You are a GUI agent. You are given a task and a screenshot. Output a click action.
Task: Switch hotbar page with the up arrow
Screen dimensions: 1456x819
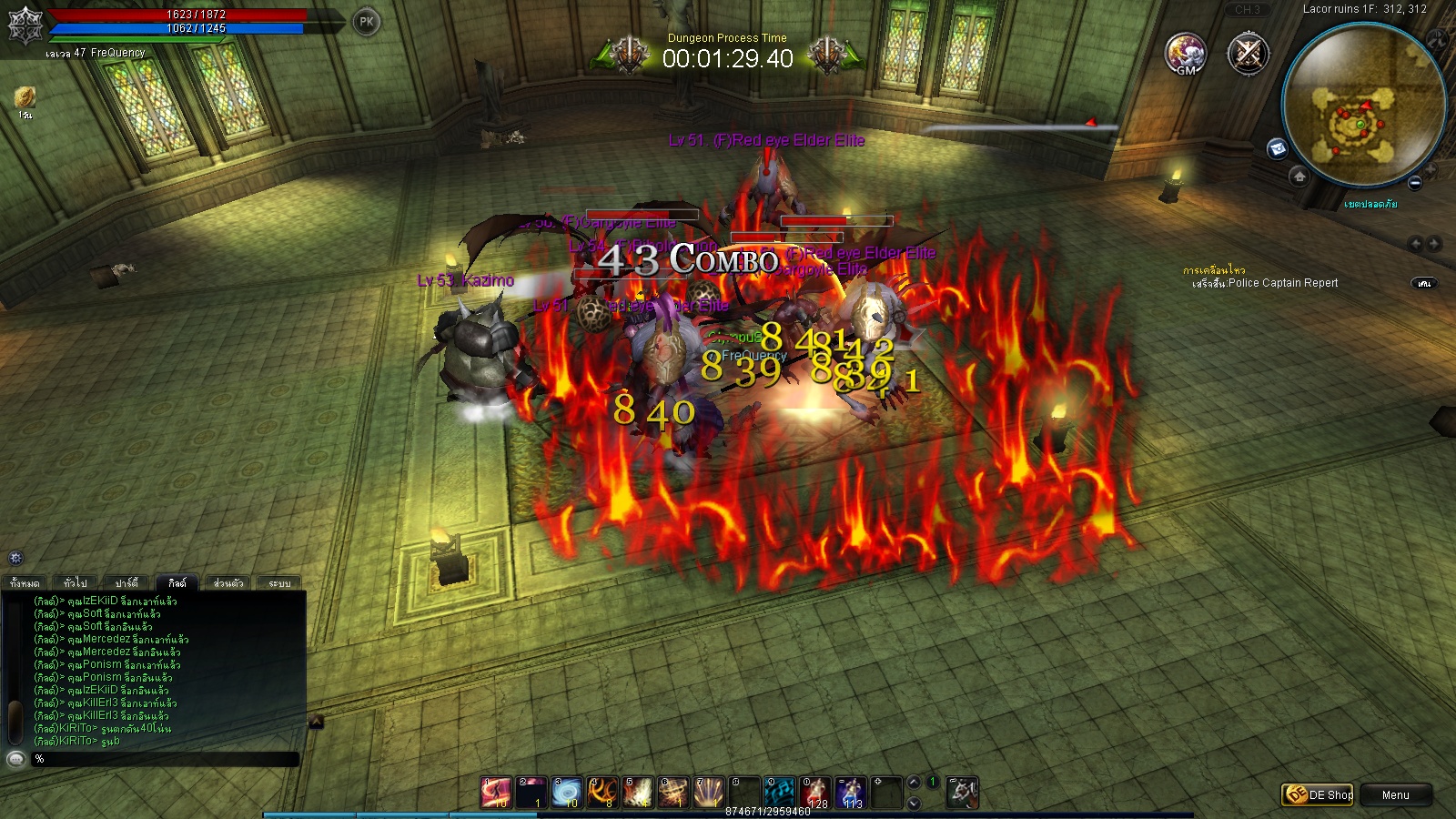[914, 783]
